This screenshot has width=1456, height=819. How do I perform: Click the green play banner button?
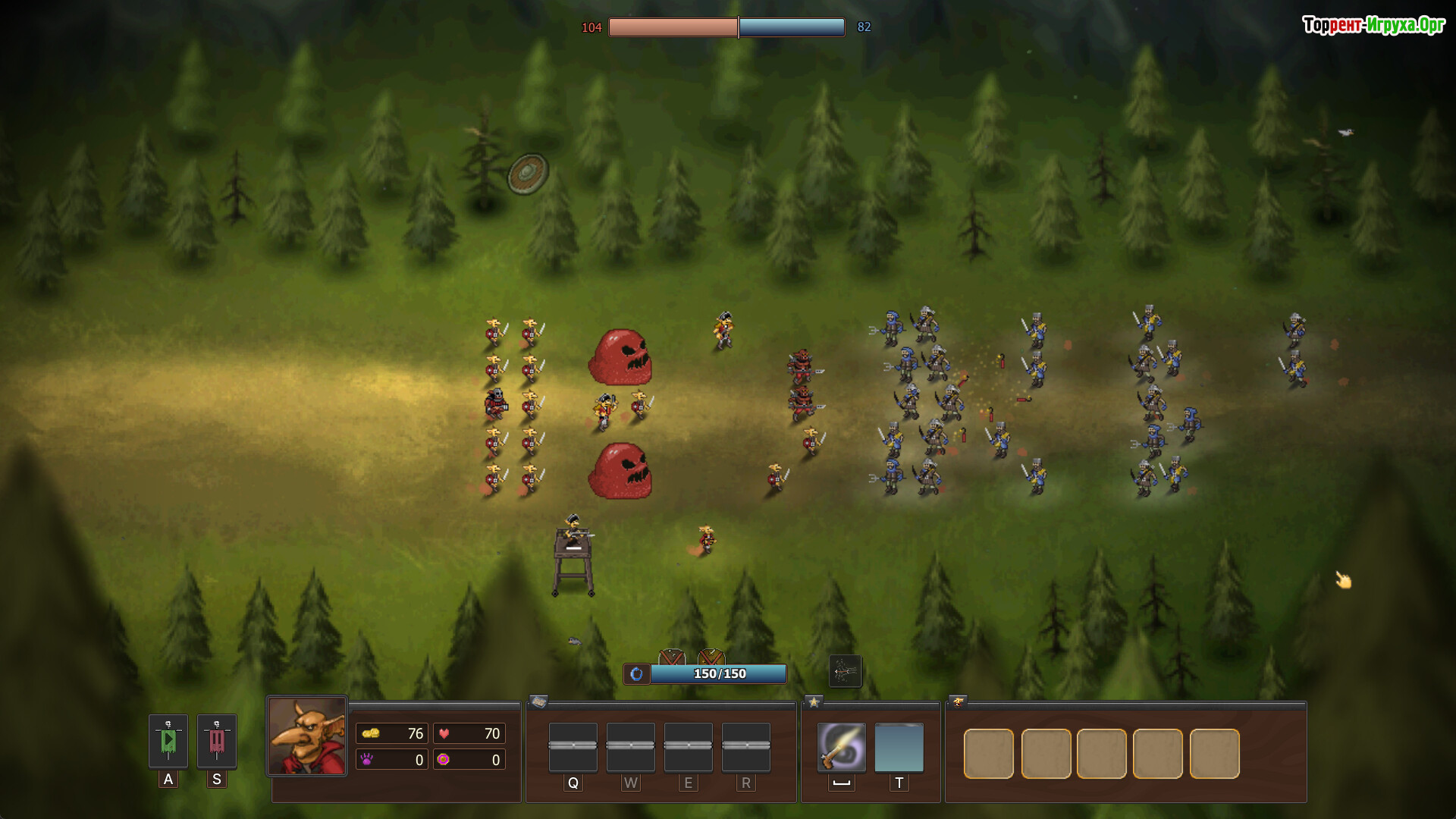168,741
